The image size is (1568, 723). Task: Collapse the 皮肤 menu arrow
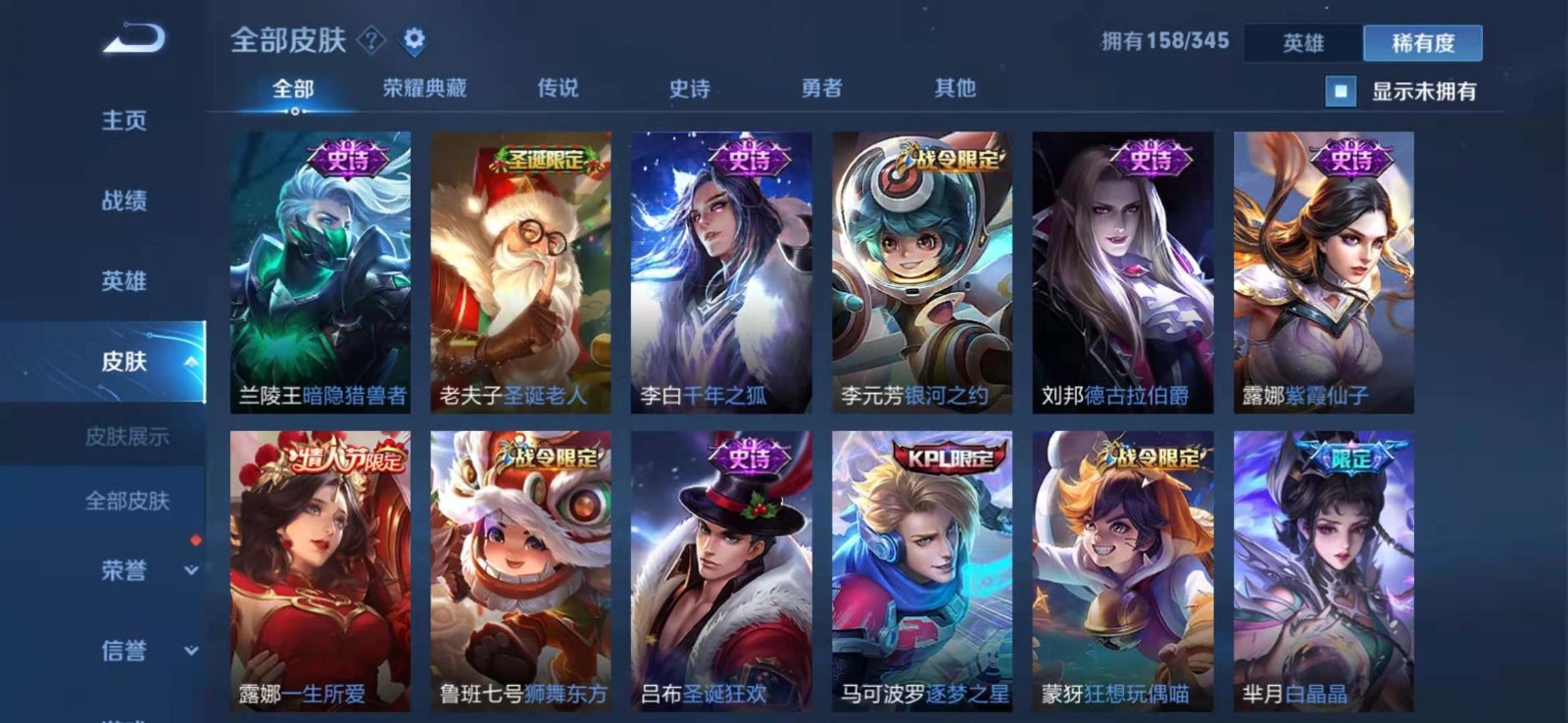pos(189,361)
